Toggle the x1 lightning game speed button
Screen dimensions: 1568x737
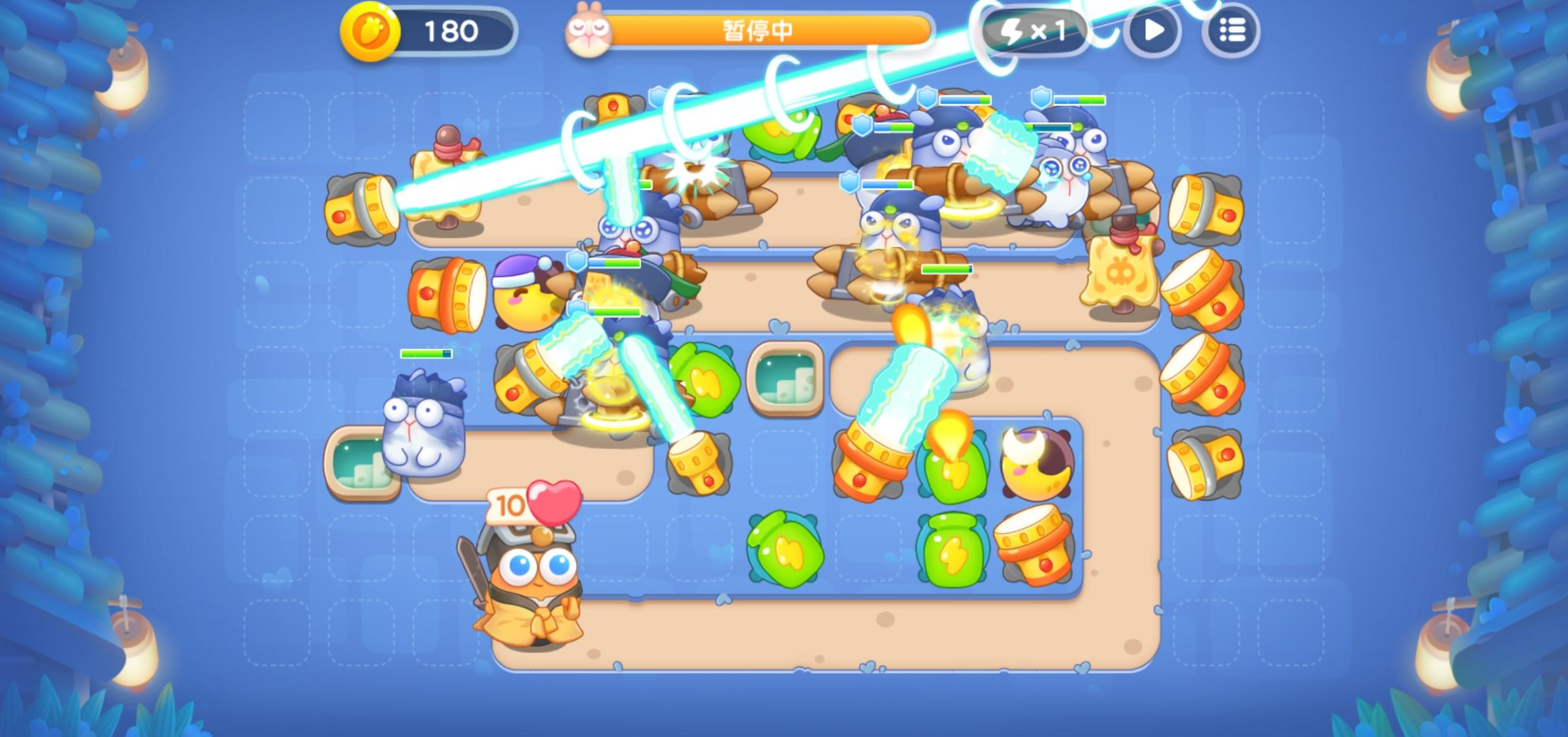click(x=1037, y=29)
